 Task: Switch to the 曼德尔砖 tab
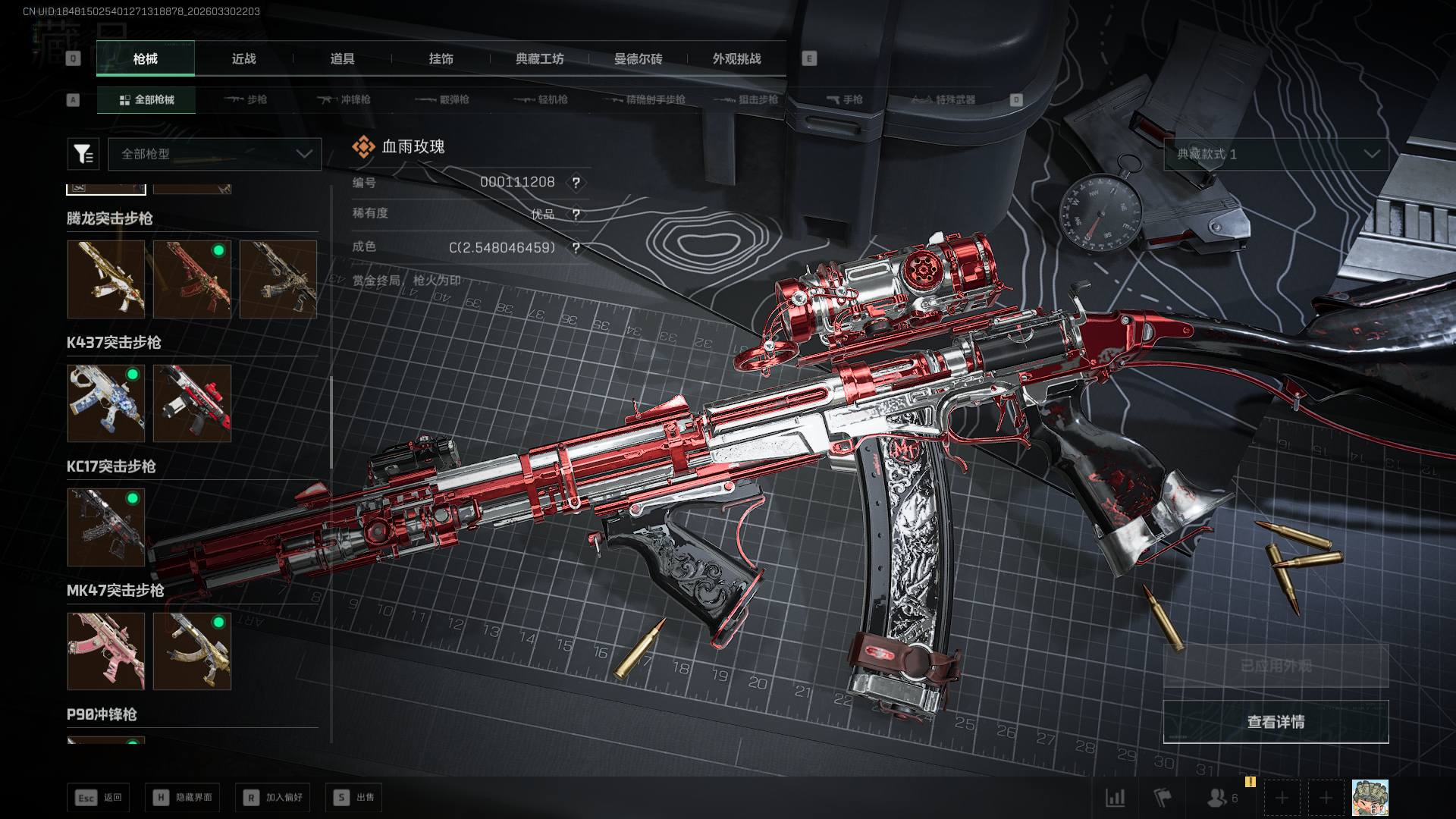click(638, 58)
